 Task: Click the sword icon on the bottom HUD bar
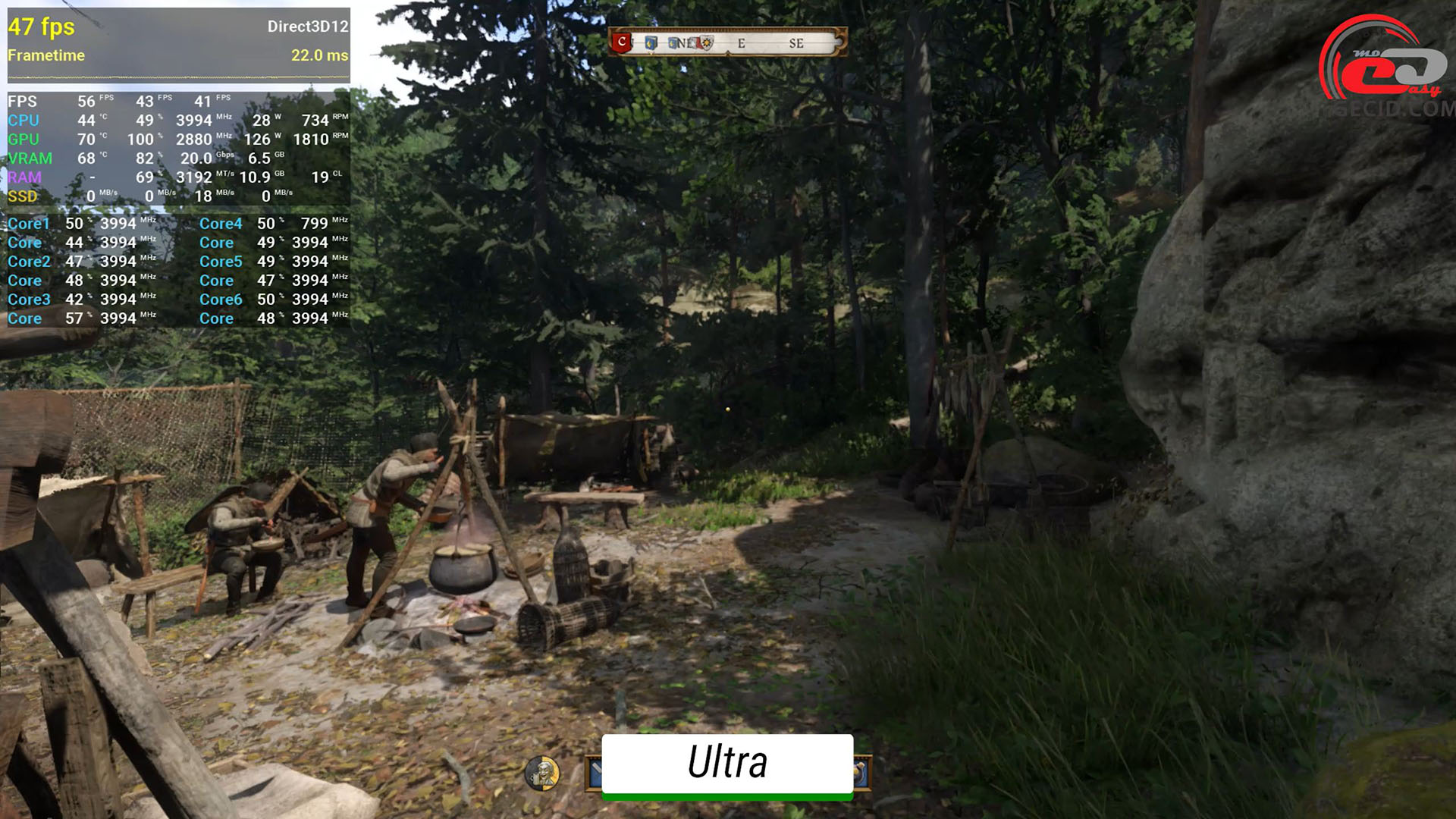click(594, 773)
